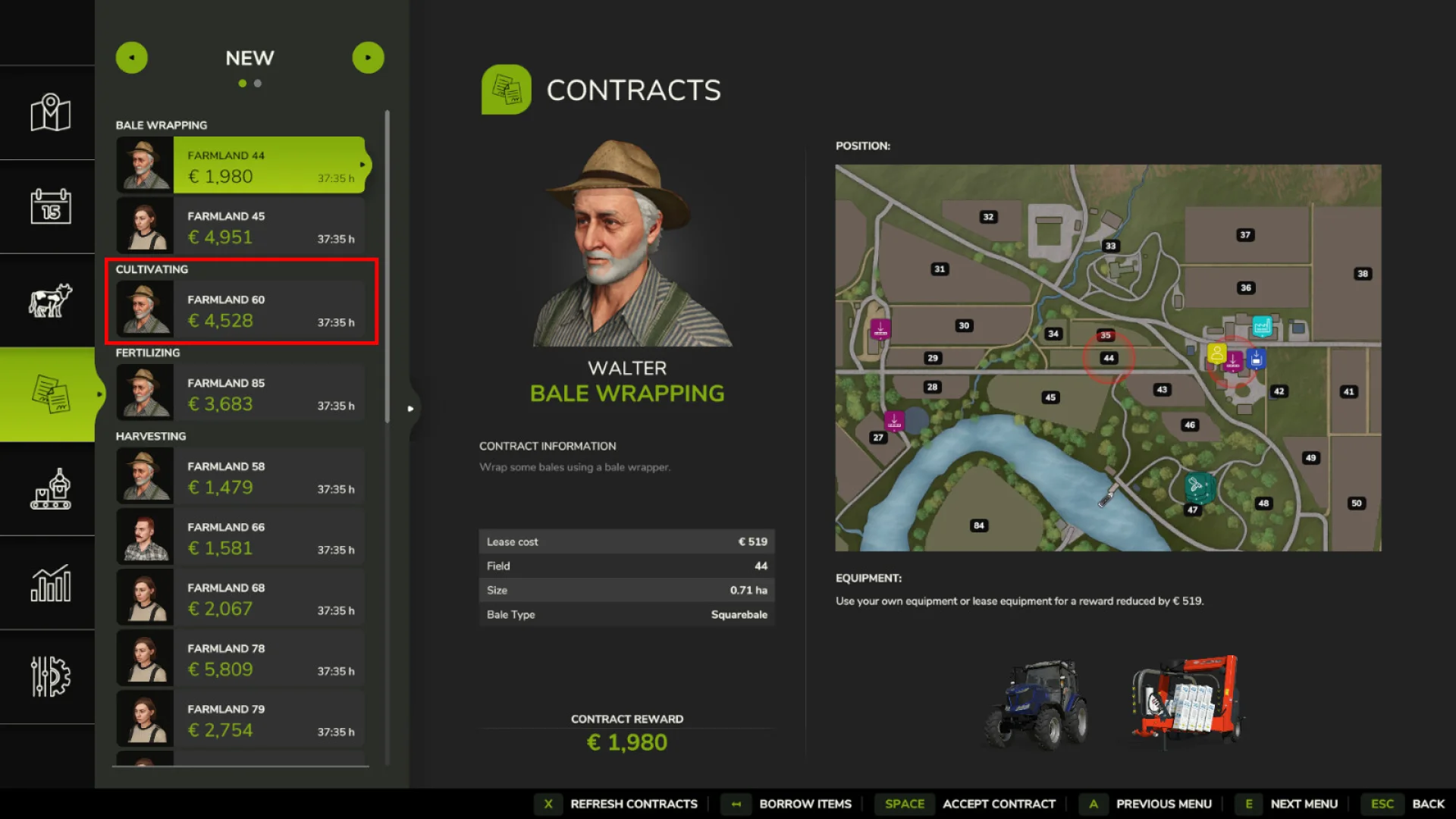Click the left arrow above NEW
Image resolution: width=1456 pixels, height=819 pixels.
pyautogui.click(x=132, y=57)
